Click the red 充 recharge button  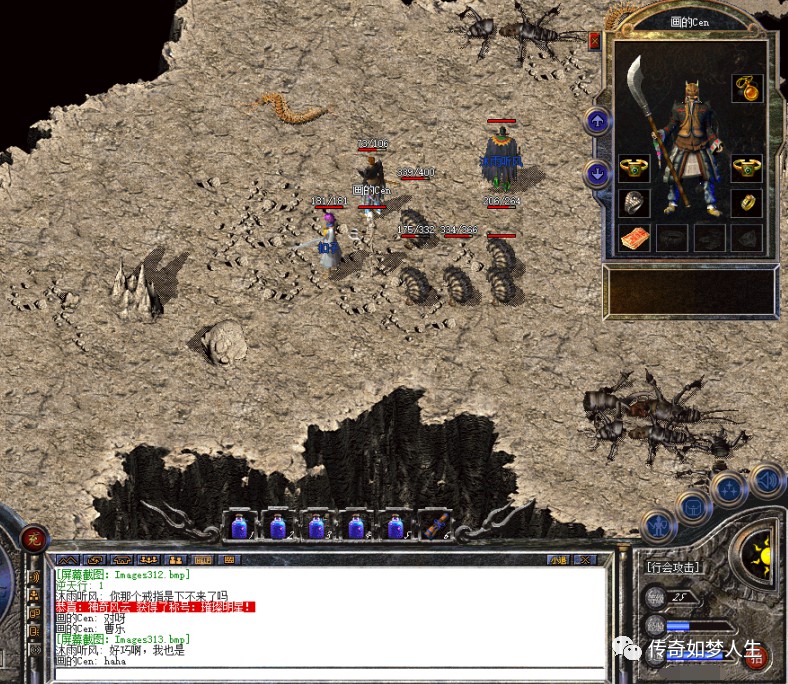(35, 538)
